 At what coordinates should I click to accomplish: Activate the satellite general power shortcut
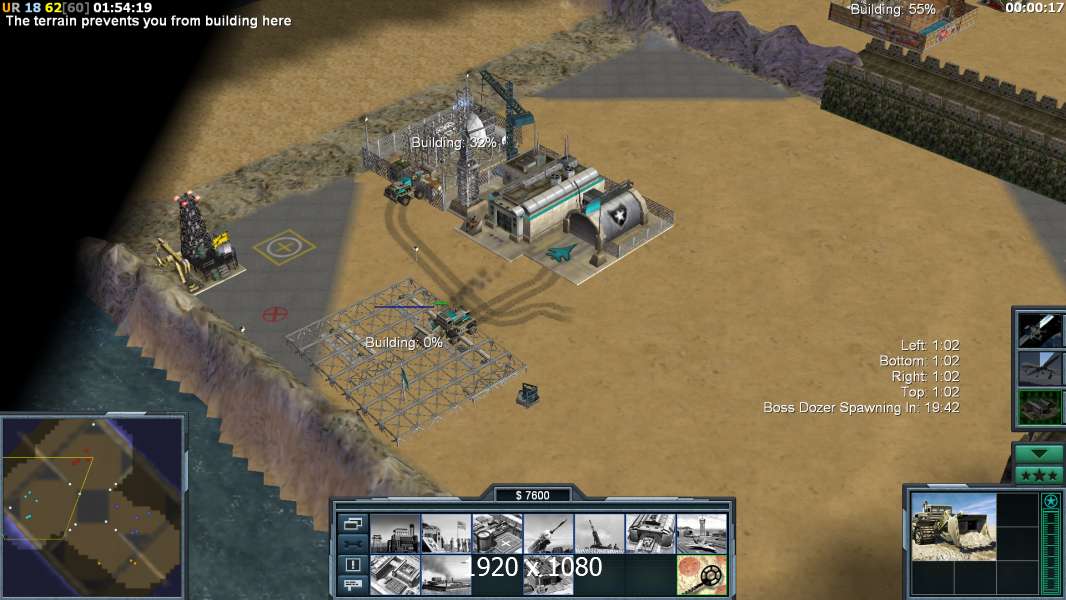[1041, 330]
